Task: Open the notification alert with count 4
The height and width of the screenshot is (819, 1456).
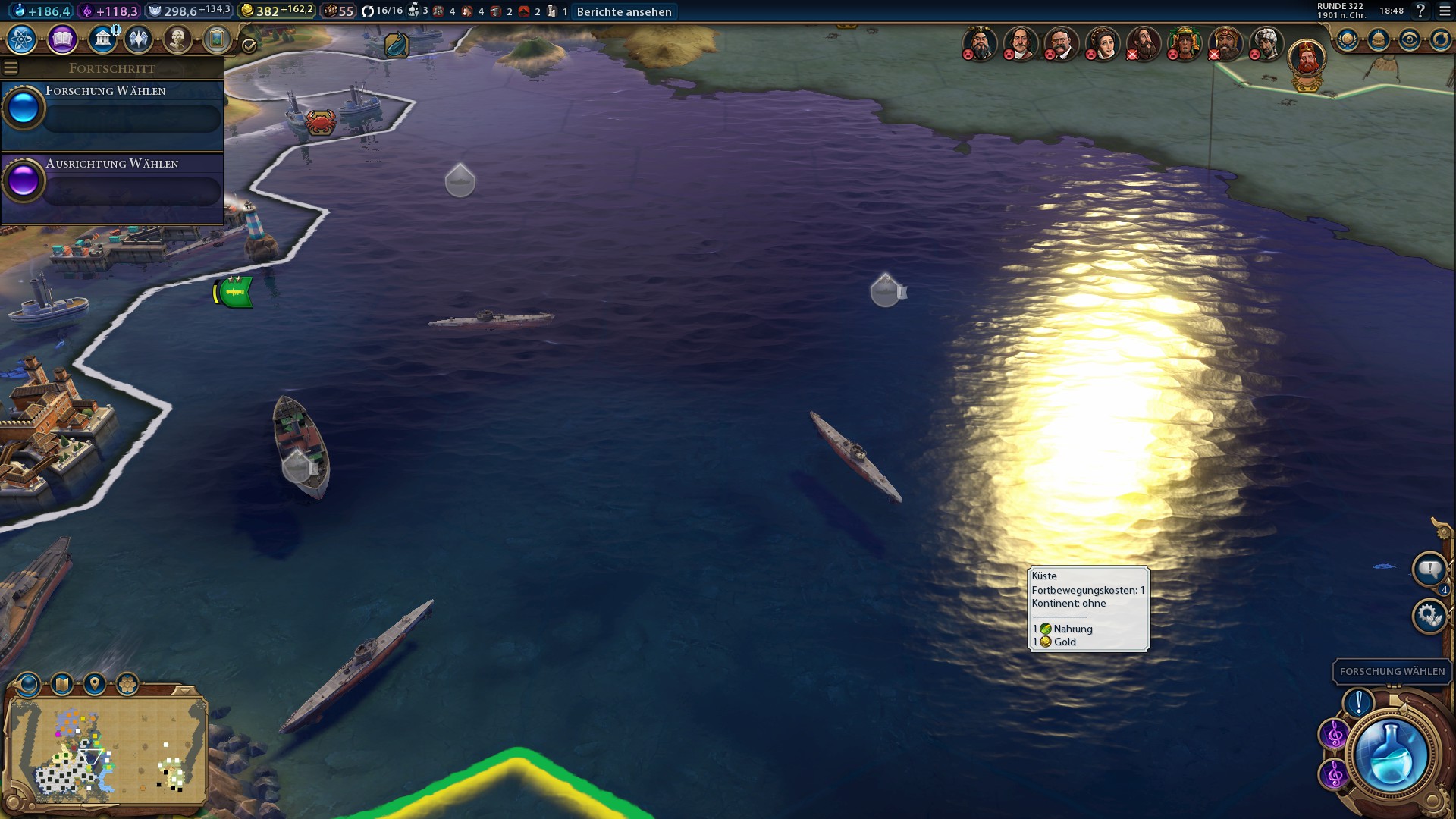Action: [x=1429, y=570]
